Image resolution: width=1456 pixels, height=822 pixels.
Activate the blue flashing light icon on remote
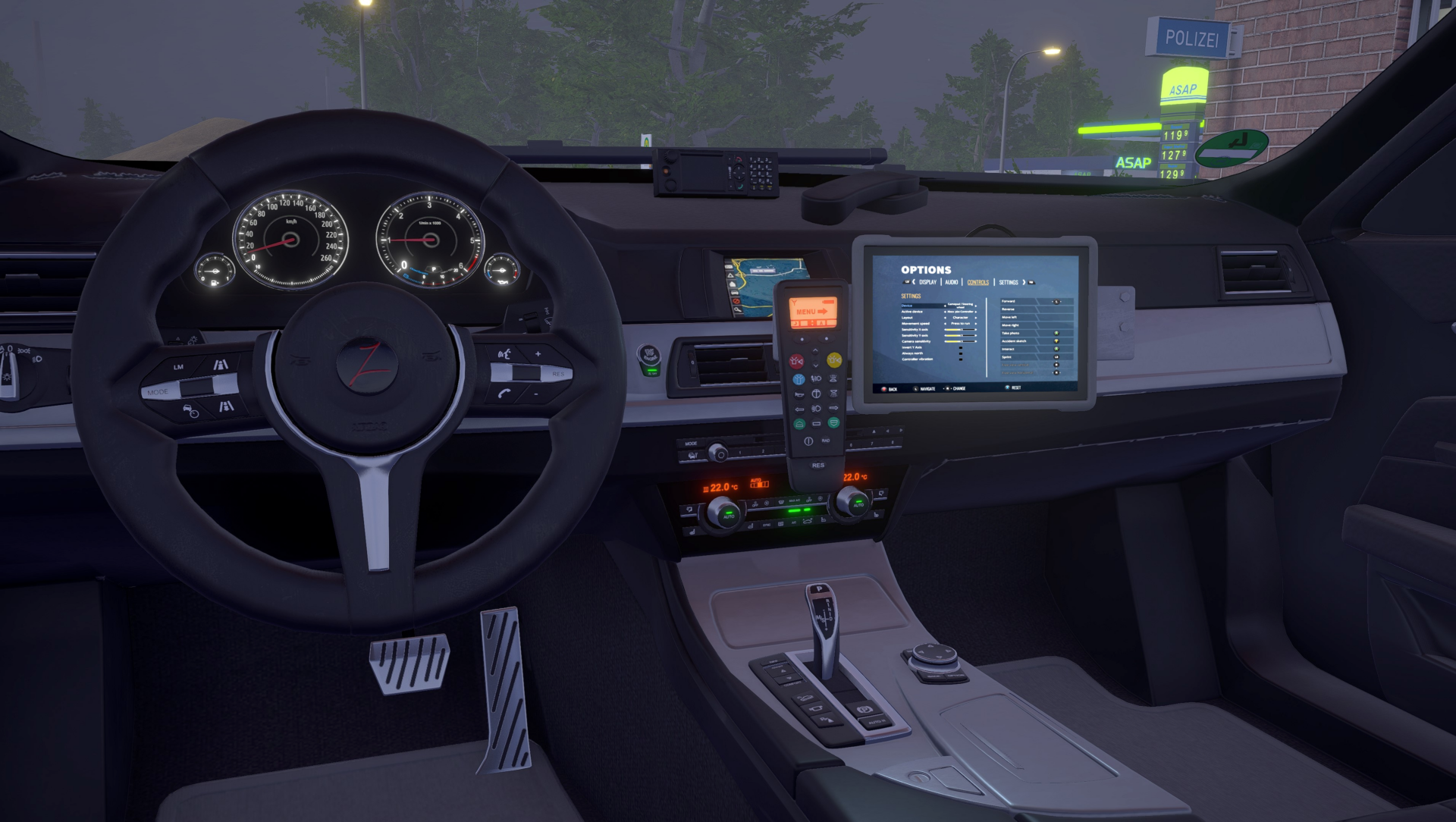[799, 380]
